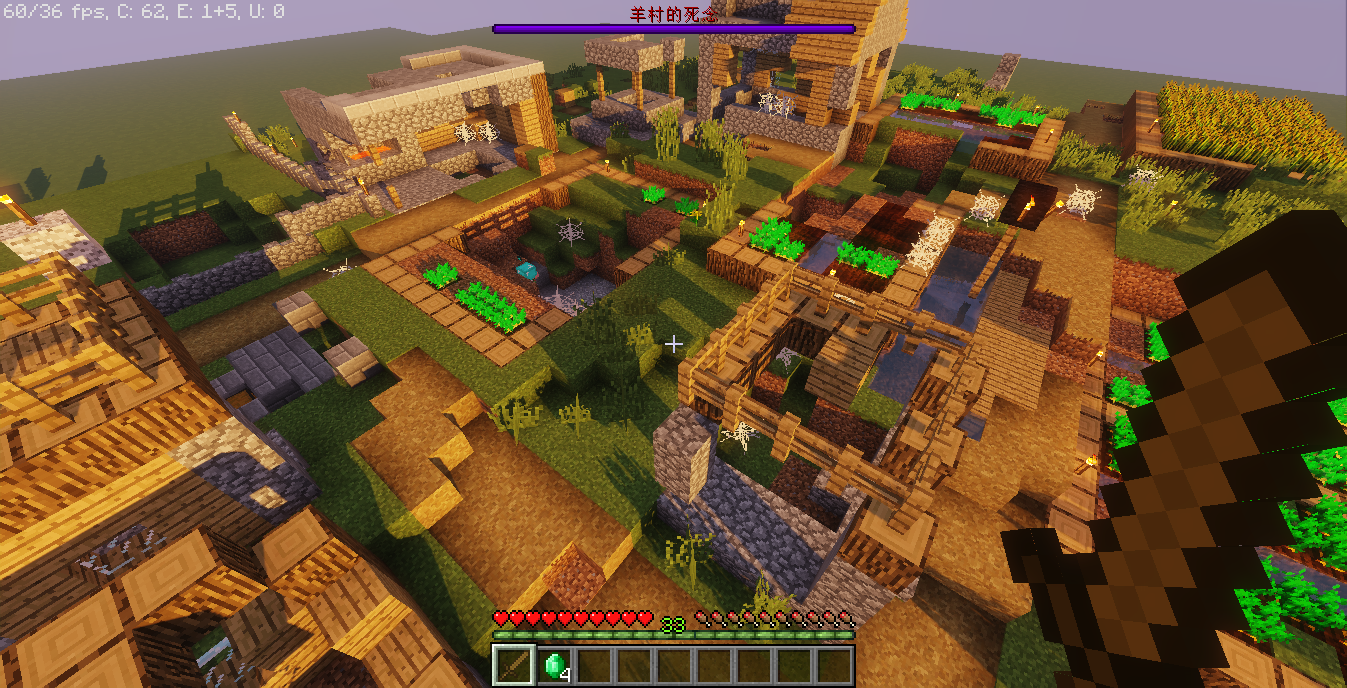The image size is (1347, 688).
Task: Select the wooden sword hotbar slot
Action: 515,665
